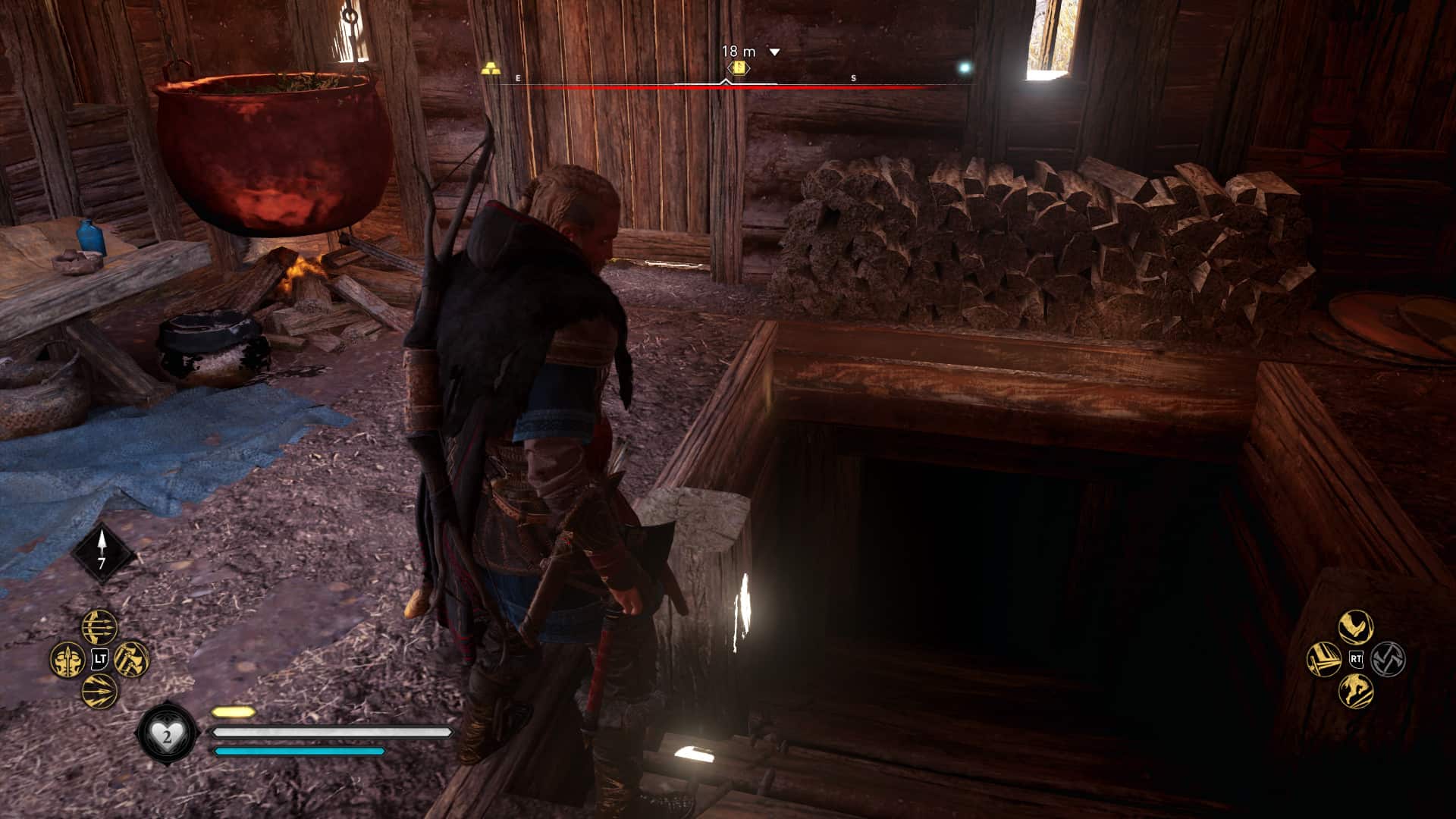Toggle the RT ability wheel button
Viewport: 1456px width, 819px height.
(x=1356, y=659)
